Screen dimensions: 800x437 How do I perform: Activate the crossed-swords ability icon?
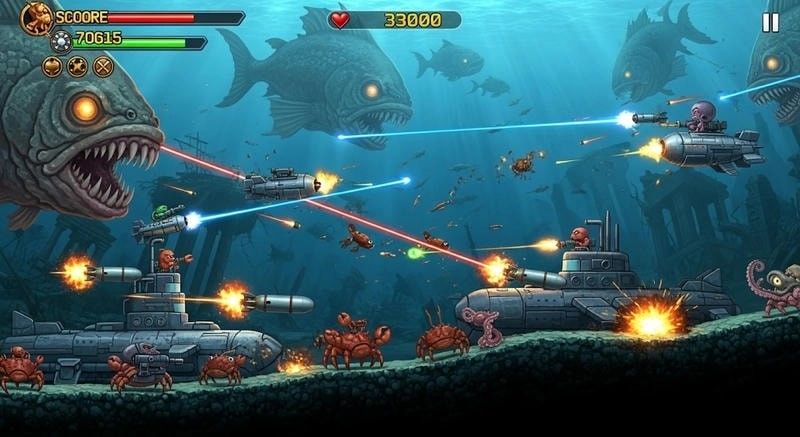102,67
